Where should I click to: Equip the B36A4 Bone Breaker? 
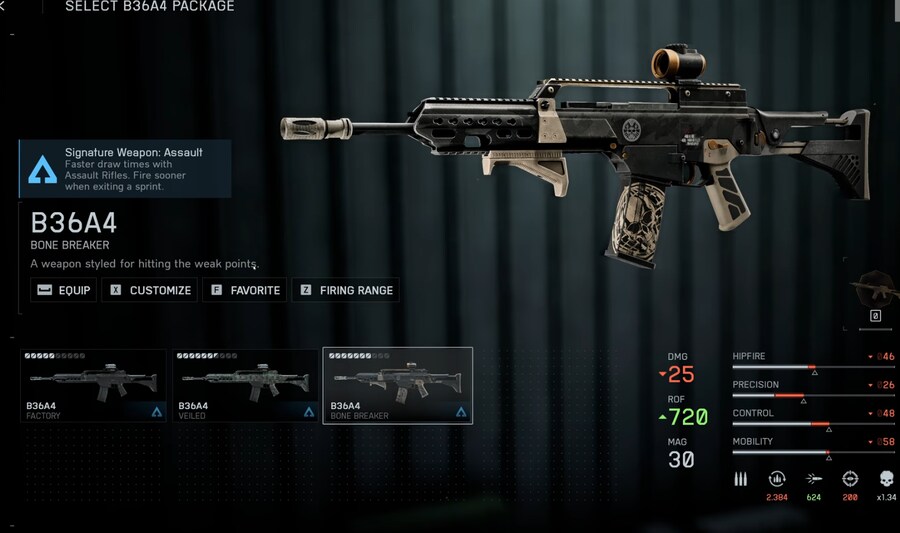click(63, 290)
